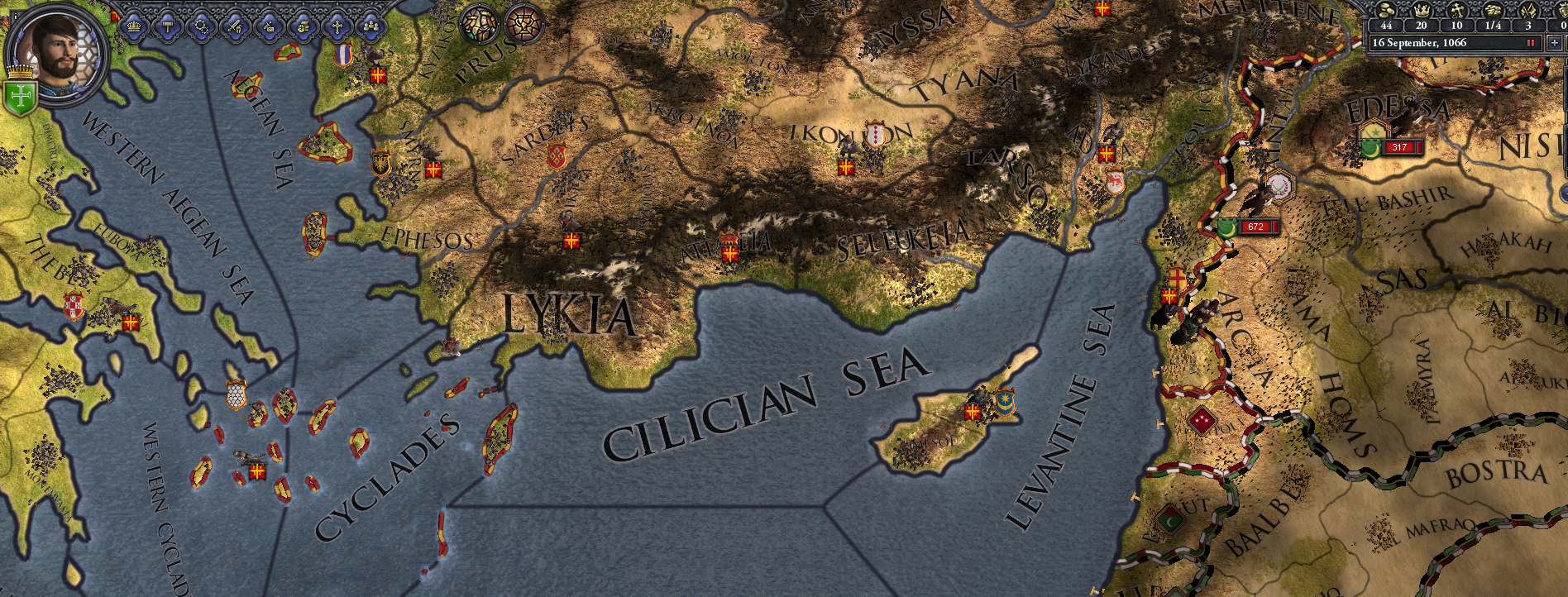Click the gold treasury counter showing 44
Screen dimensions: 1568x597
(1386, 25)
